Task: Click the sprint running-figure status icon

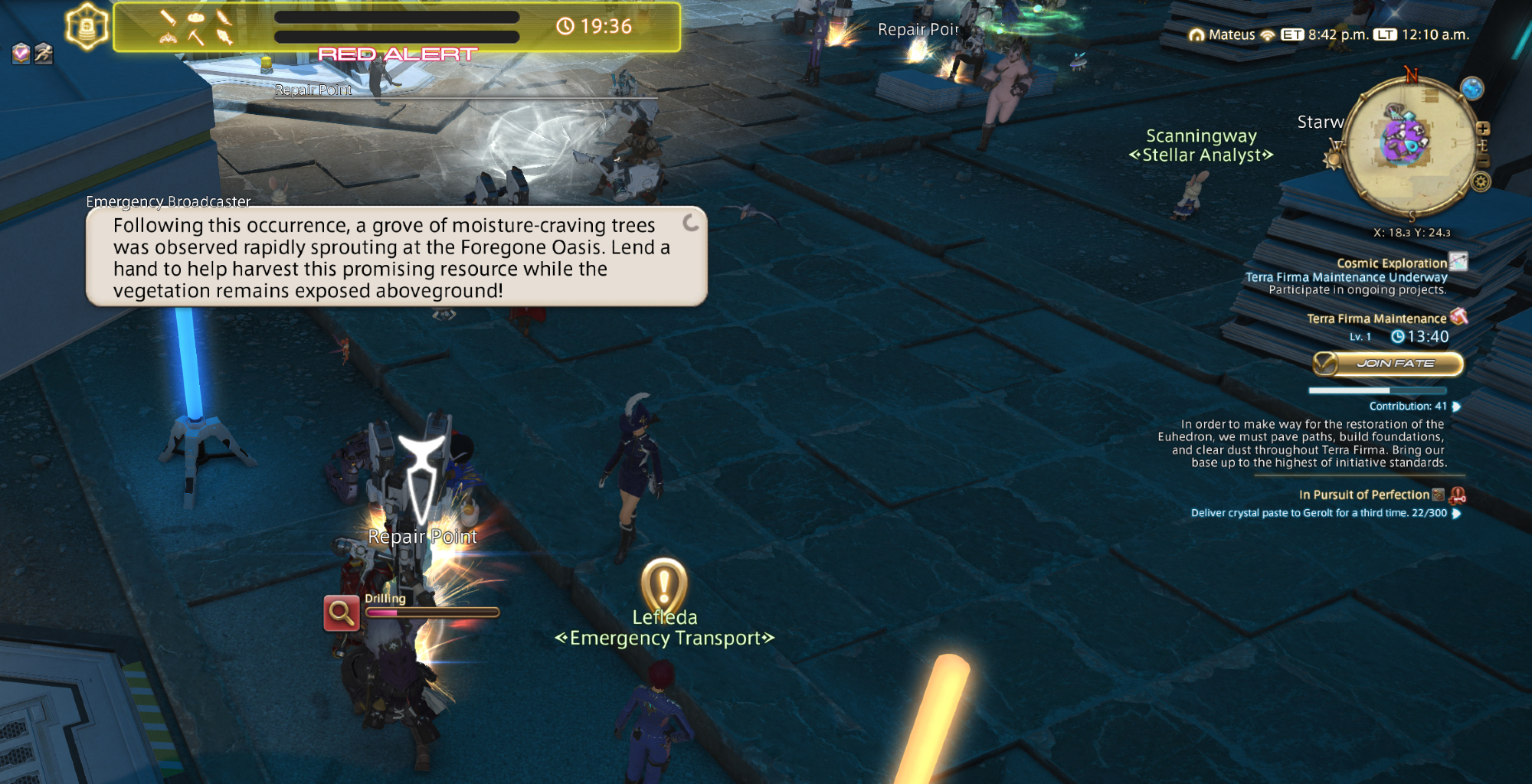Action: [x=44, y=53]
